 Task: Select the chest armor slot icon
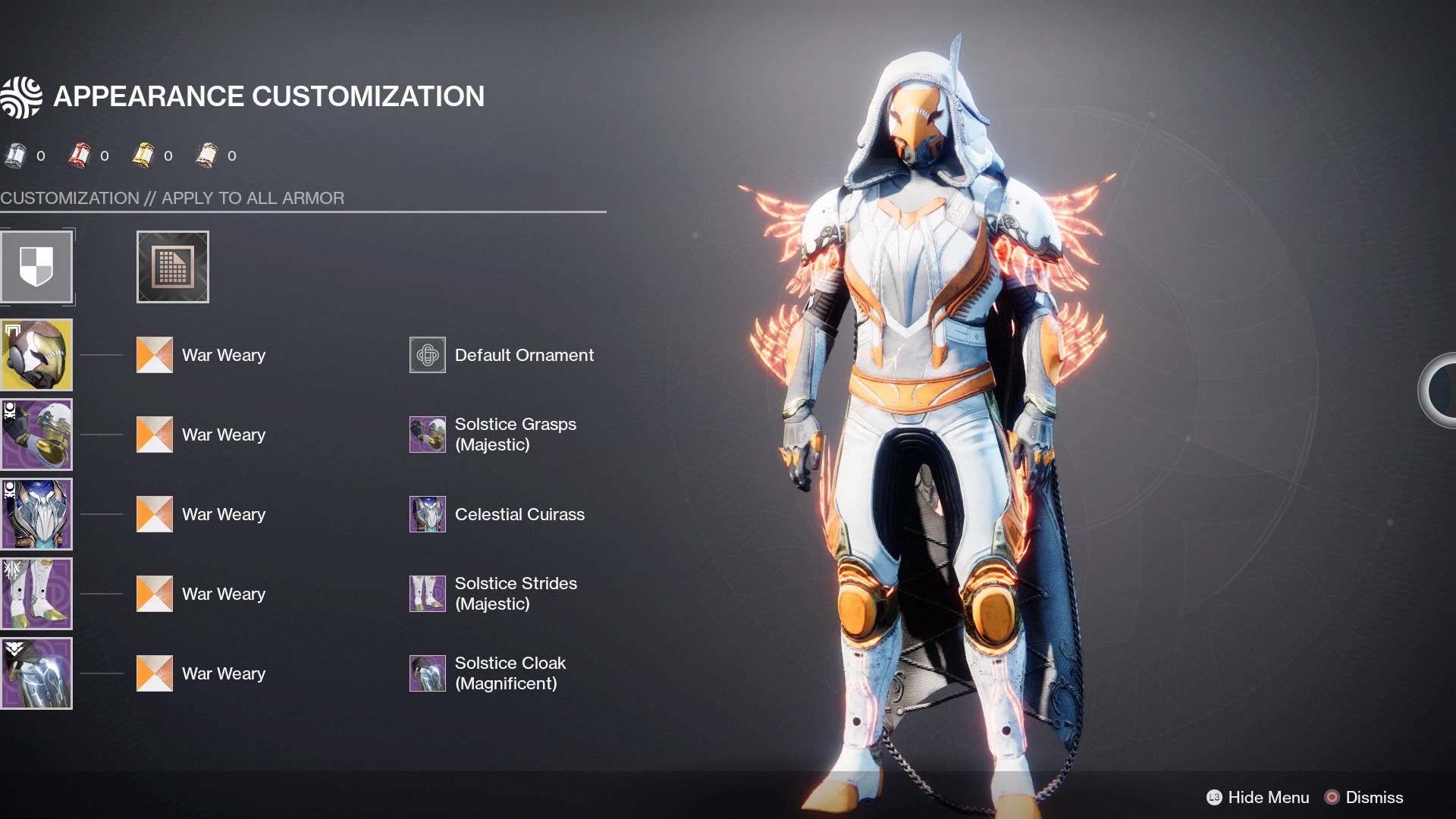point(36,513)
